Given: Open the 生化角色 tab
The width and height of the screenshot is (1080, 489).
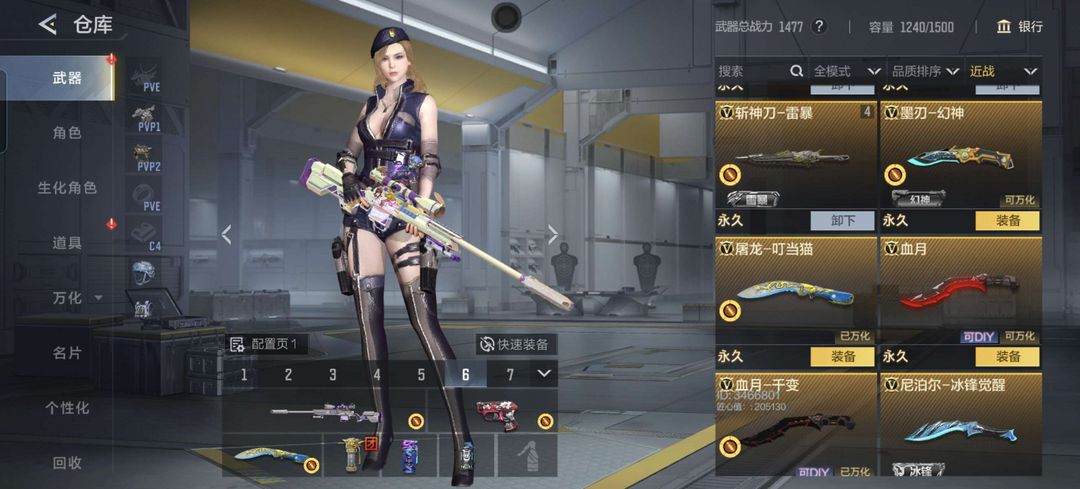Looking at the screenshot, I should pyautogui.click(x=67, y=187).
